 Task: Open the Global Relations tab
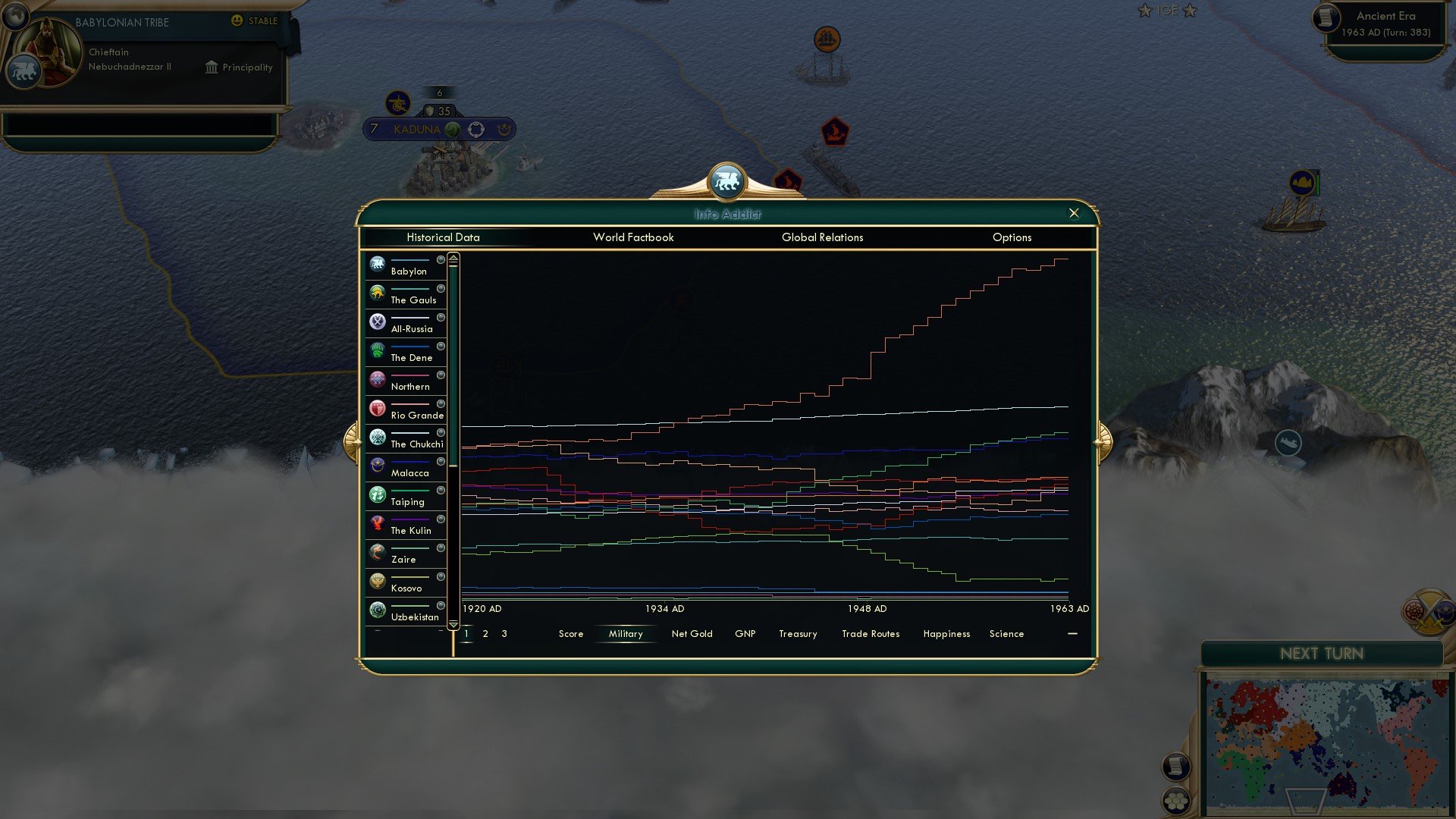coord(822,237)
